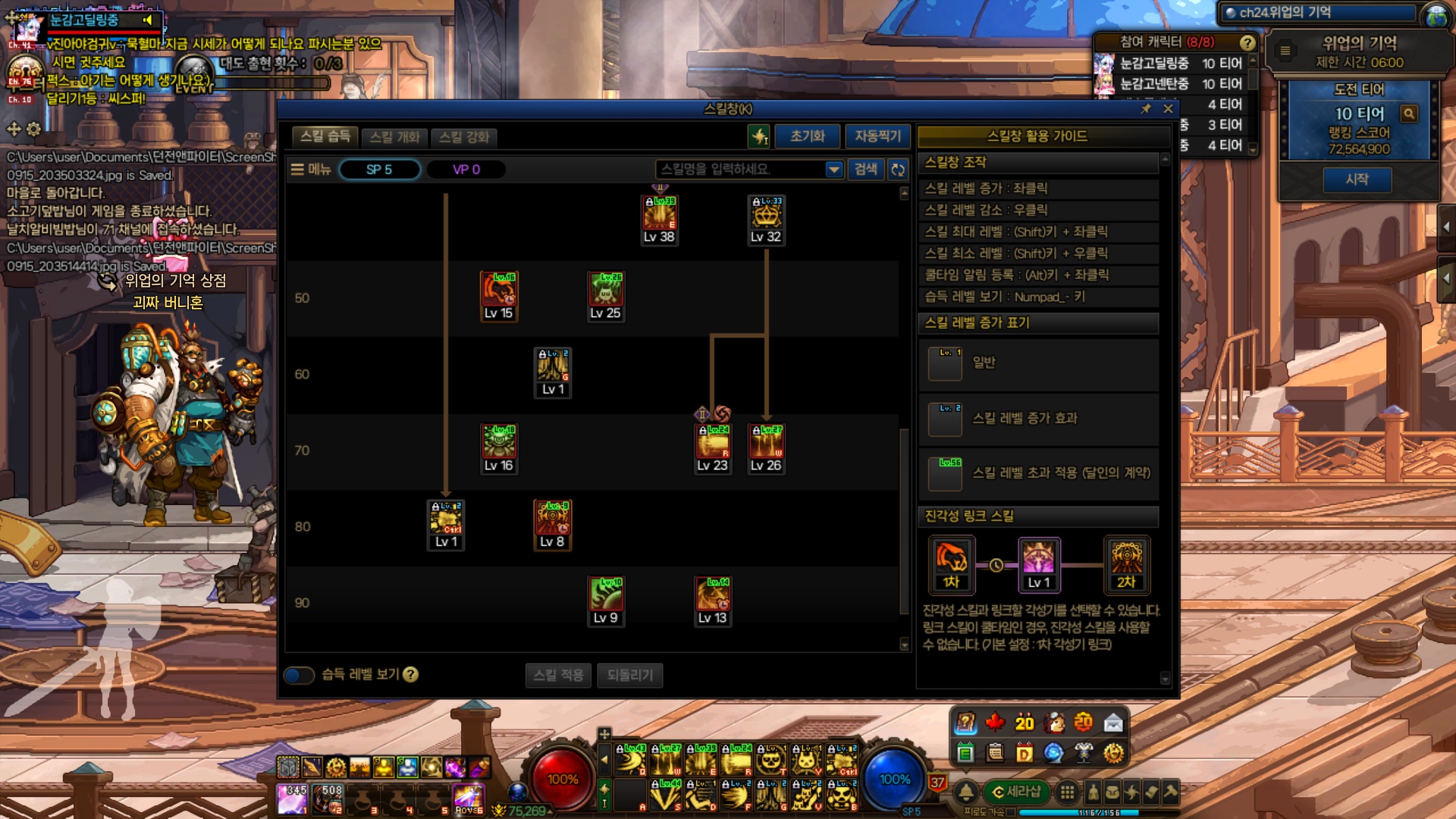The height and width of the screenshot is (819, 1456).
Task: Choose the 2차 awakening link skill
Action: [1126, 564]
